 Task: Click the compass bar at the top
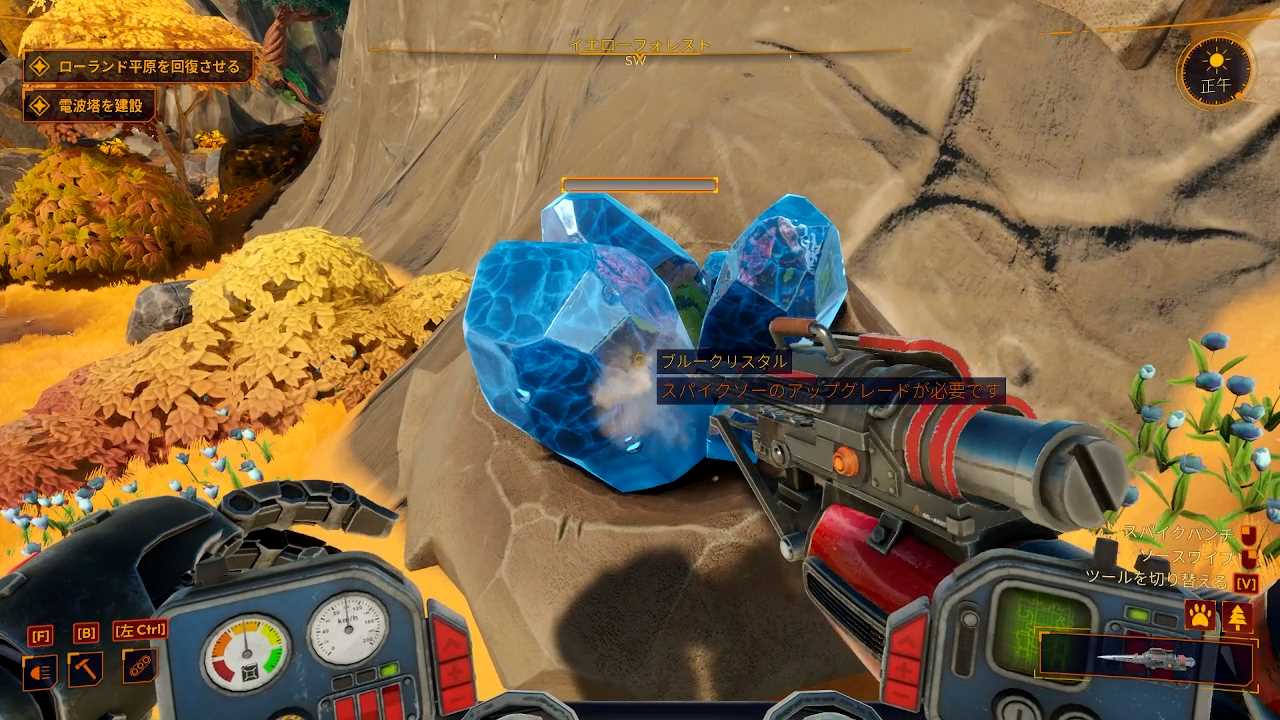point(640,52)
